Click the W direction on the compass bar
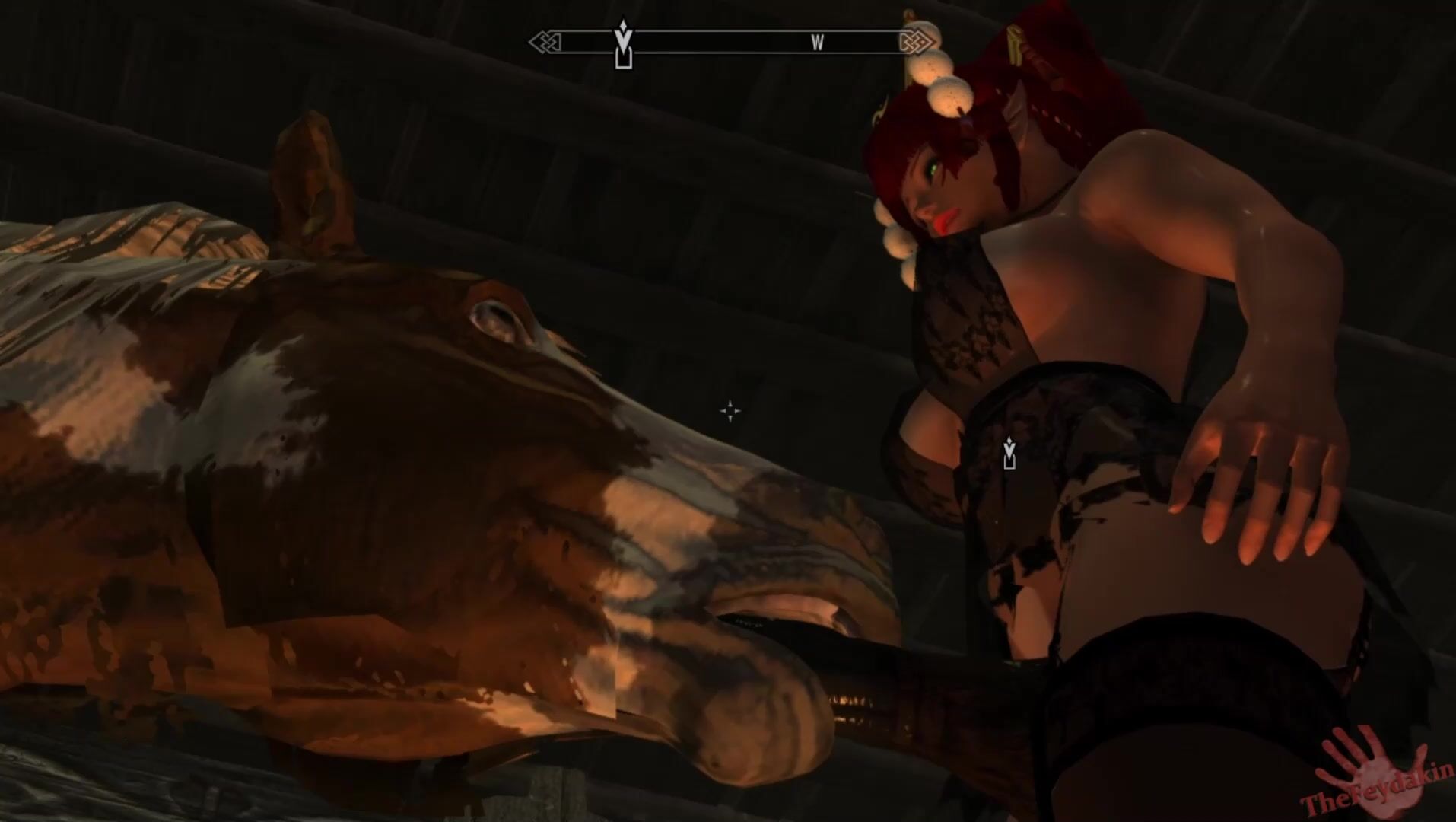Image resolution: width=1456 pixels, height=822 pixels. pos(817,43)
